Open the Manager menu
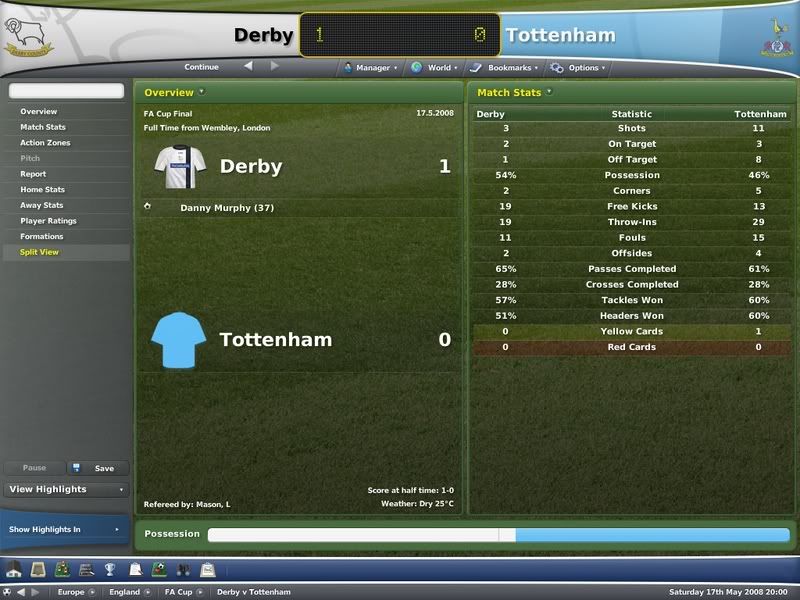Screen dimensions: 800x600 372,68
